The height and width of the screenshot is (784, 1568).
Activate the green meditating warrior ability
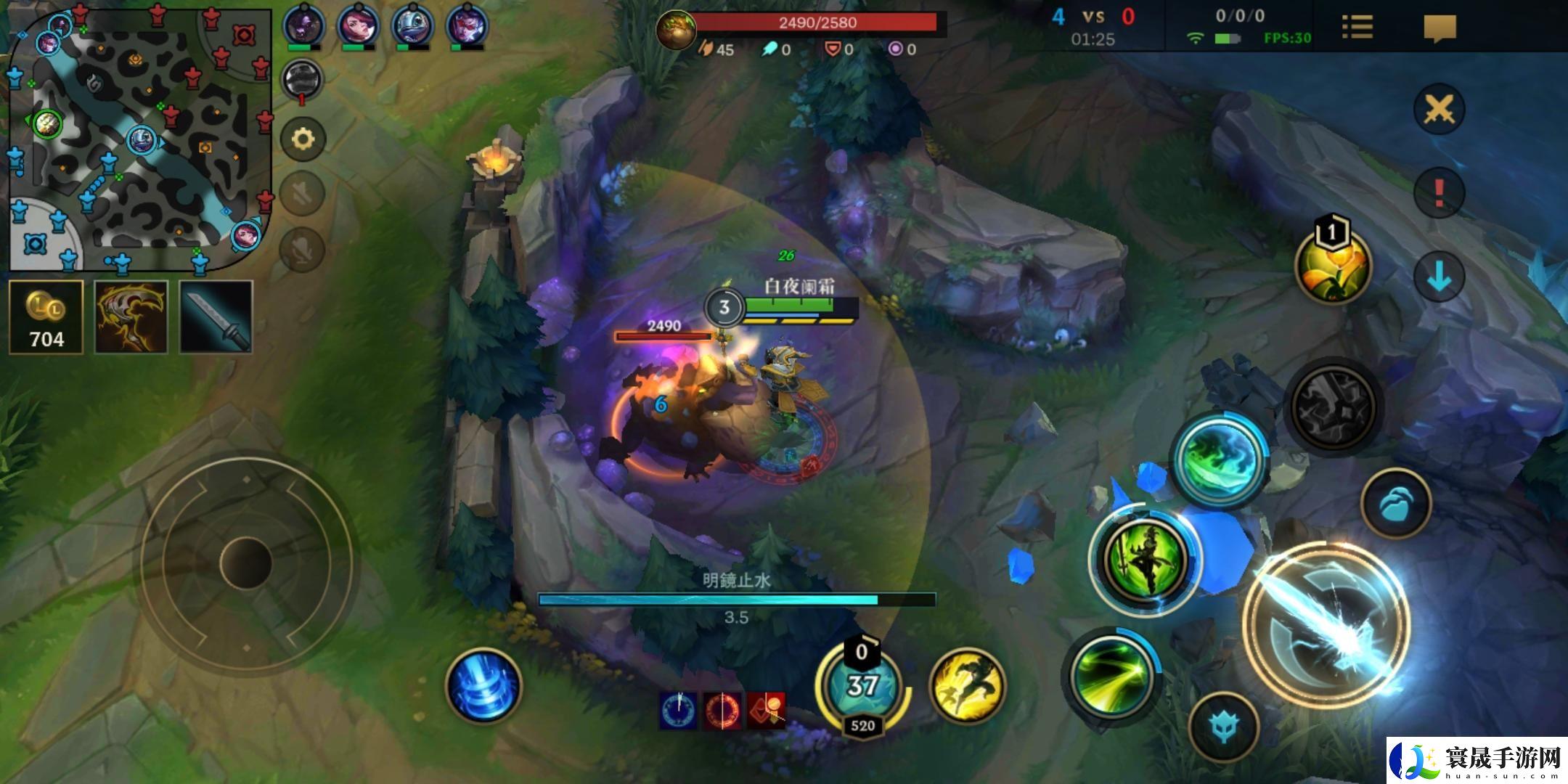[1146, 559]
